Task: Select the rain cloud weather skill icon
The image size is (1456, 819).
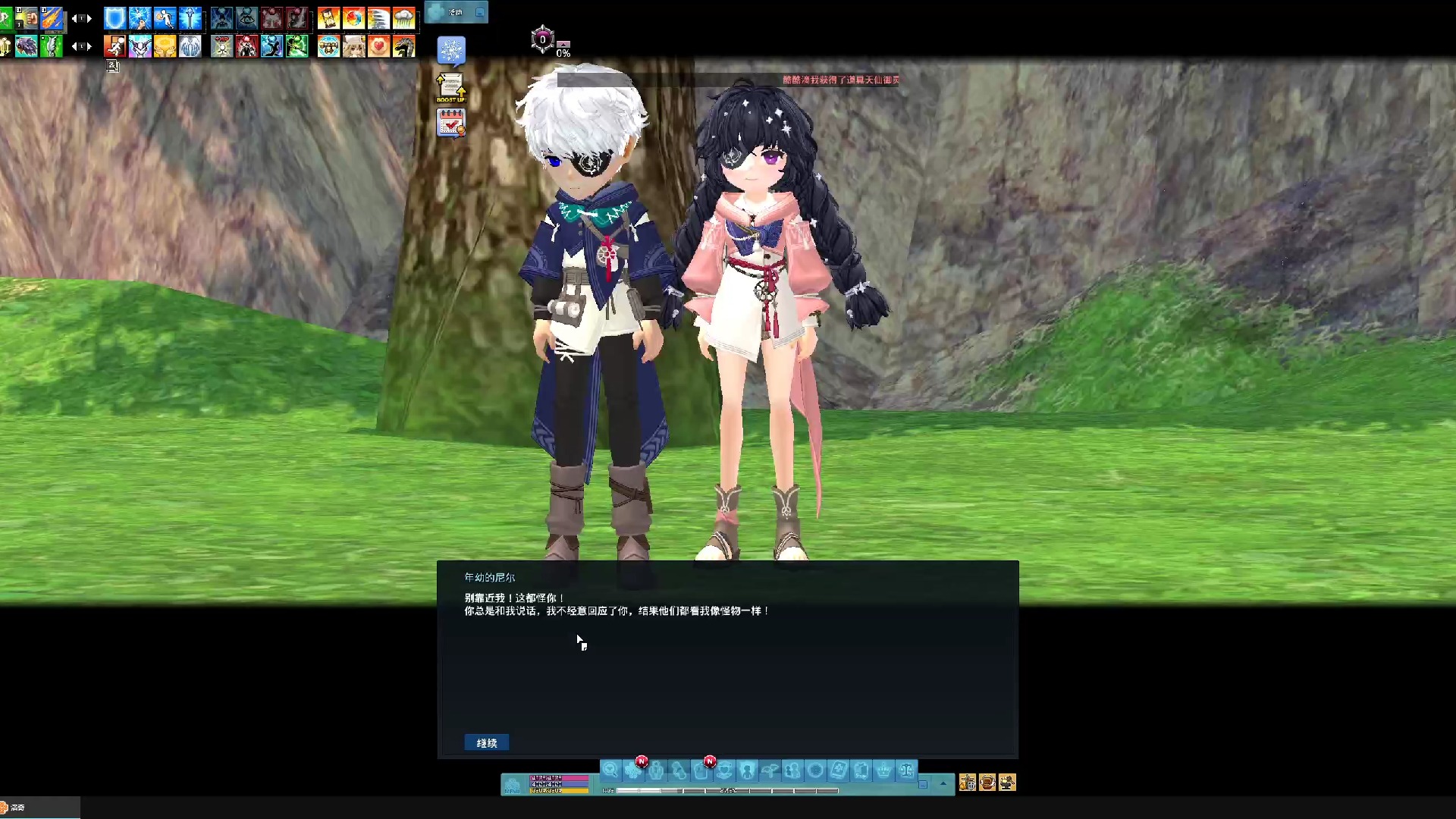Action: click(x=405, y=19)
